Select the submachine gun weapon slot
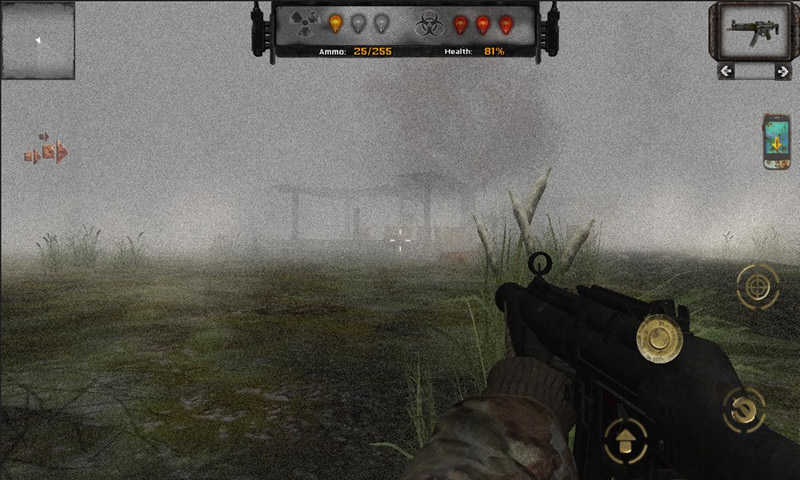The width and height of the screenshot is (800, 480). coord(754,31)
